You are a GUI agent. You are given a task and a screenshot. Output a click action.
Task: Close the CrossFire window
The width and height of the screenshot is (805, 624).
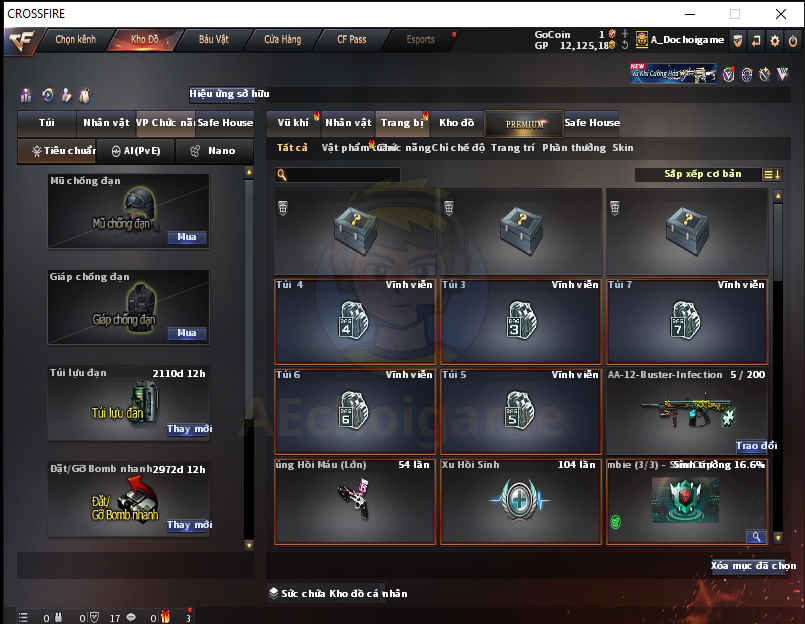(781, 14)
